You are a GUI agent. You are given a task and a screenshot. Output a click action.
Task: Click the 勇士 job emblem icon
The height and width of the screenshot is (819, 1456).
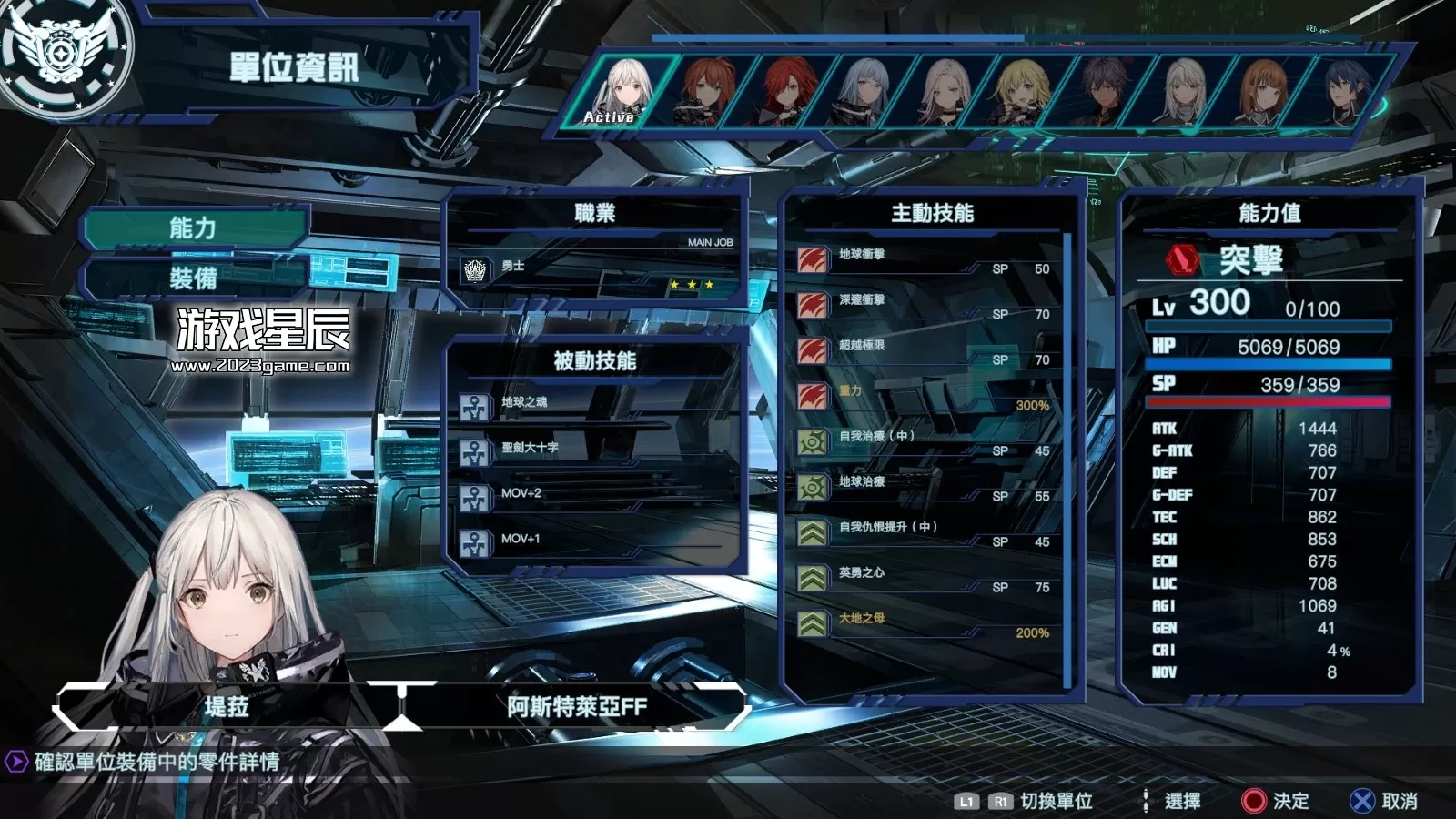(x=473, y=268)
